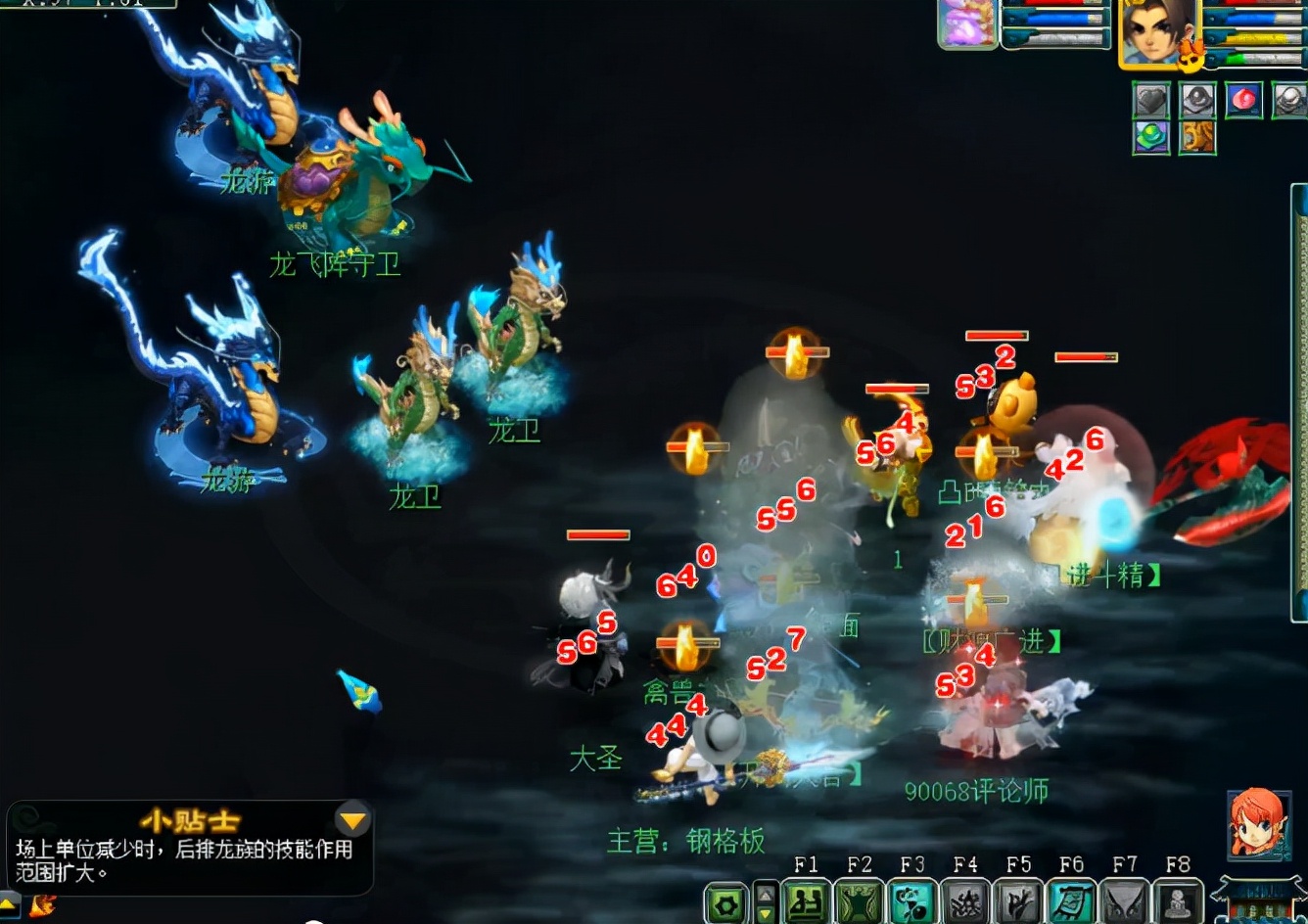Activate the F6 cyan banner skill

(1072, 901)
